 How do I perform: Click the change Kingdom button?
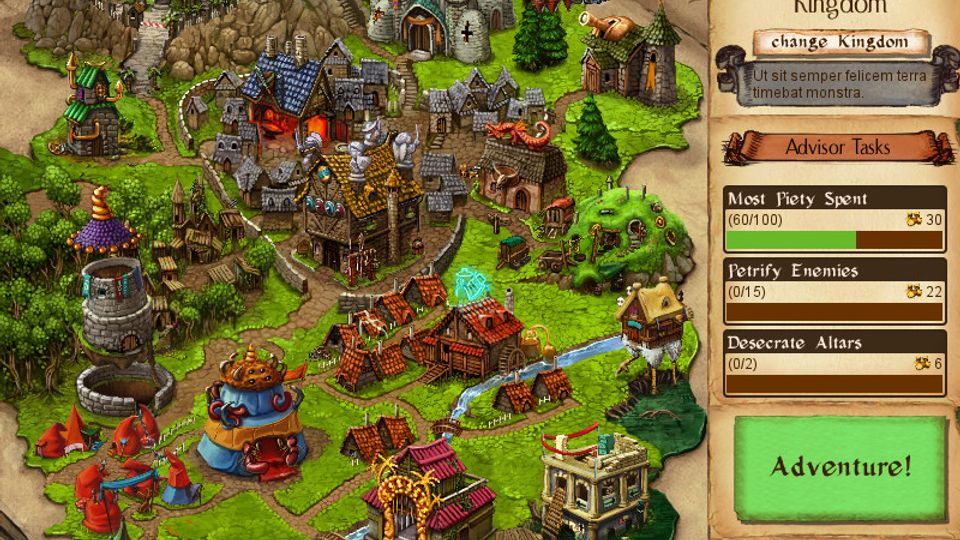[x=840, y=43]
